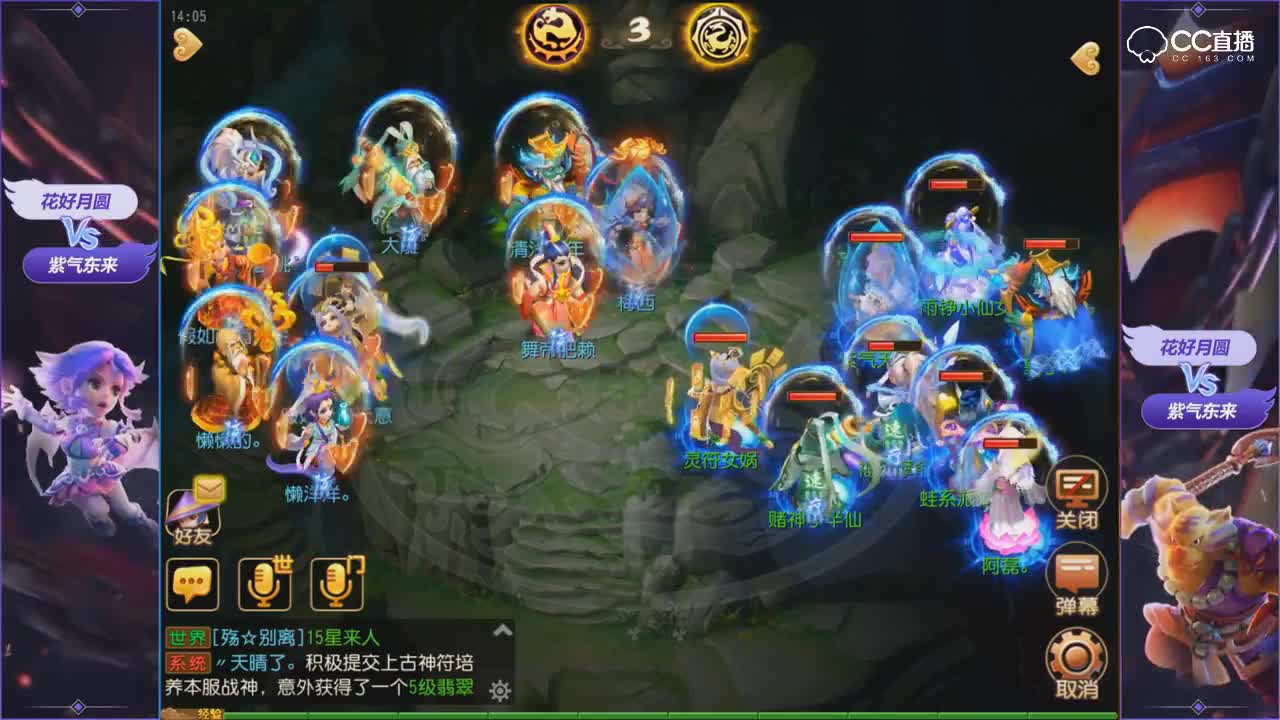Click the beast faction emblem left of round counter
Image resolution: width=1280 pixels, height=720 pixels.
pyautogui.click(x=556, y=35)
